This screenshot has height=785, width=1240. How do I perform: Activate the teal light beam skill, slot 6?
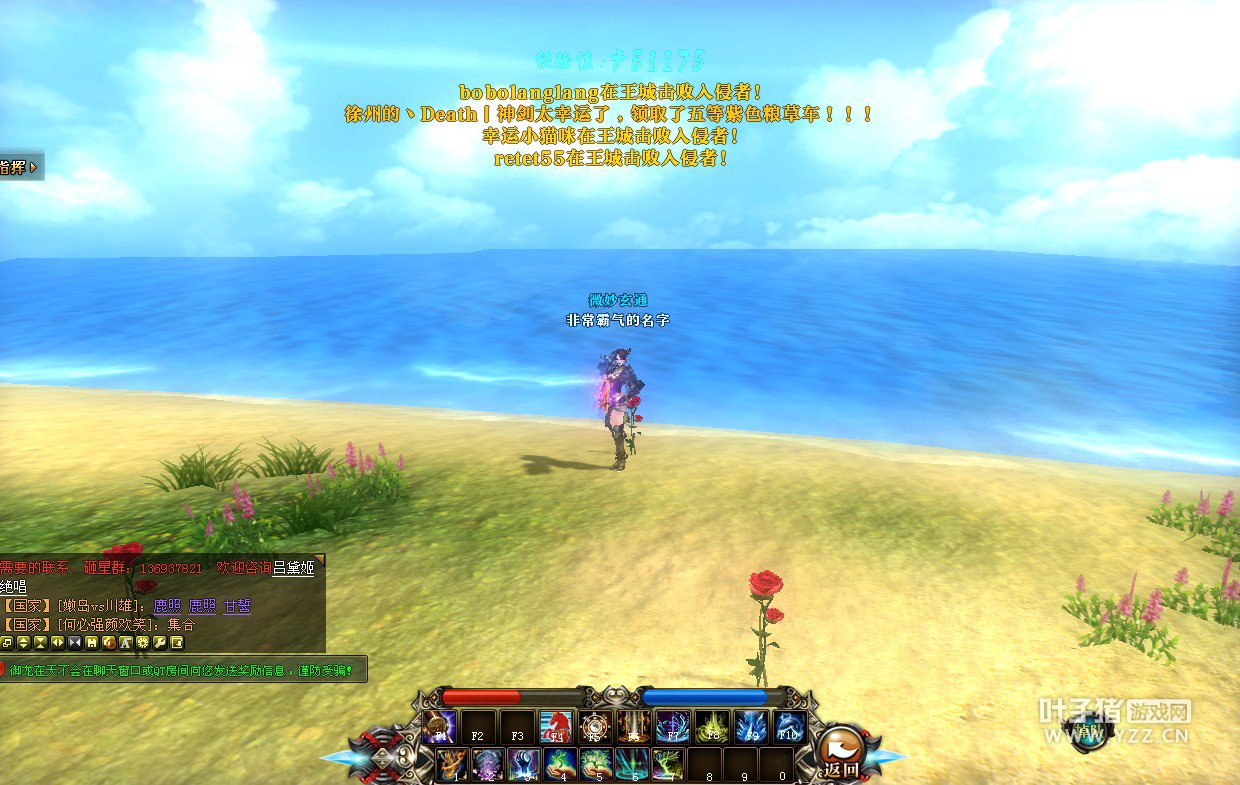[x=634, y=765]
